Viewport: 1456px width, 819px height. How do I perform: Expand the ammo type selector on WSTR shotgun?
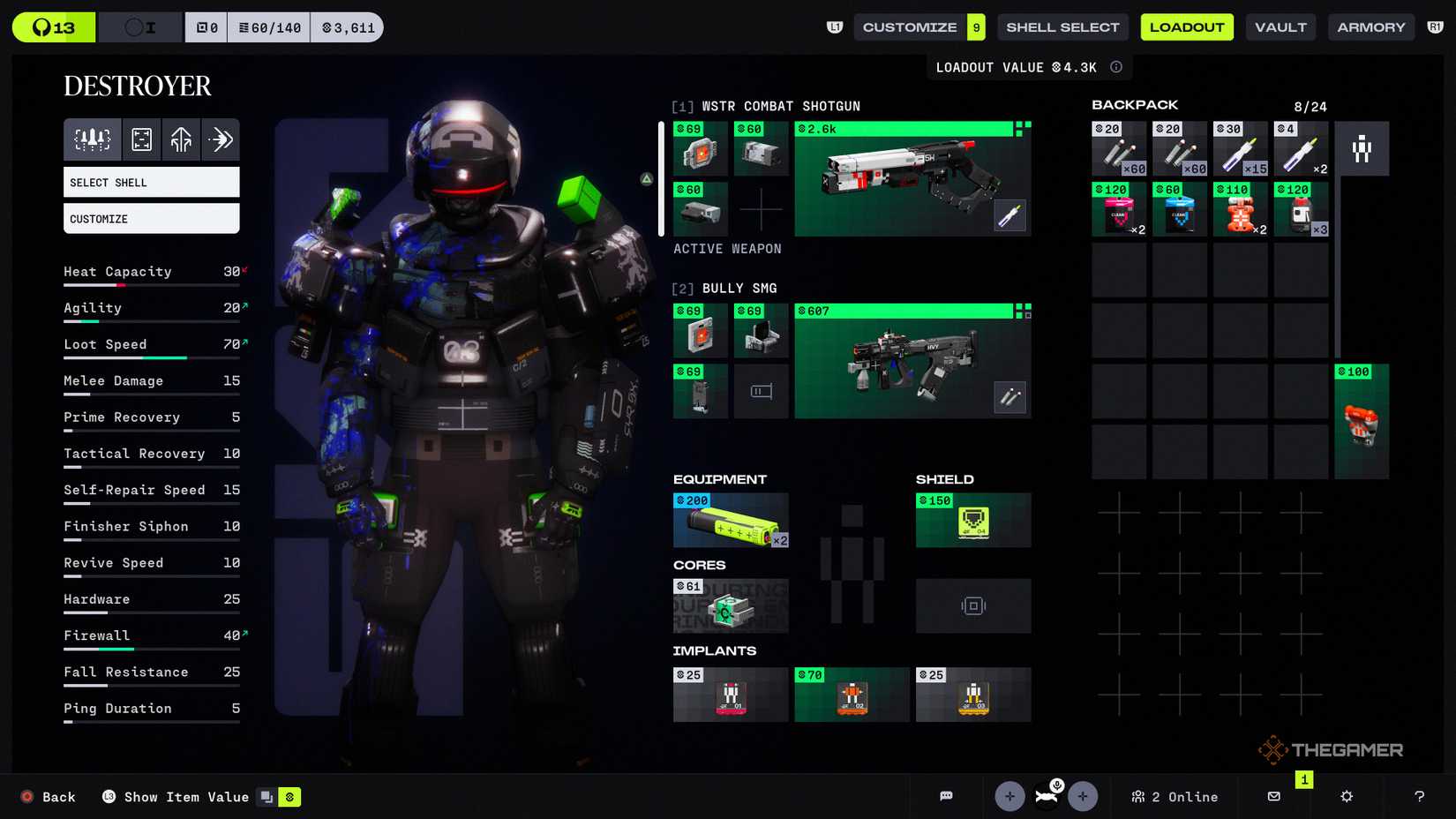(x=1011, y=214)
